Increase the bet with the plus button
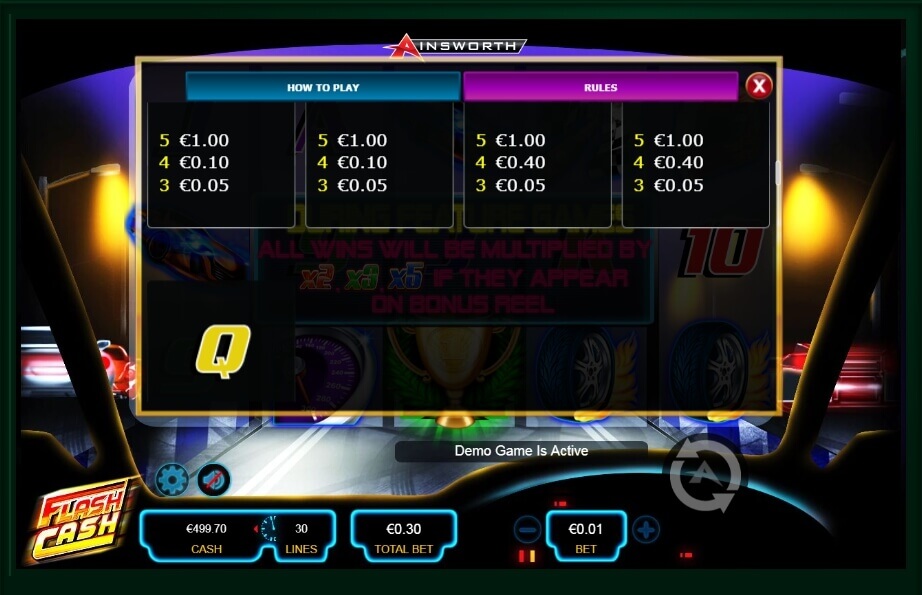 [646, 530]
